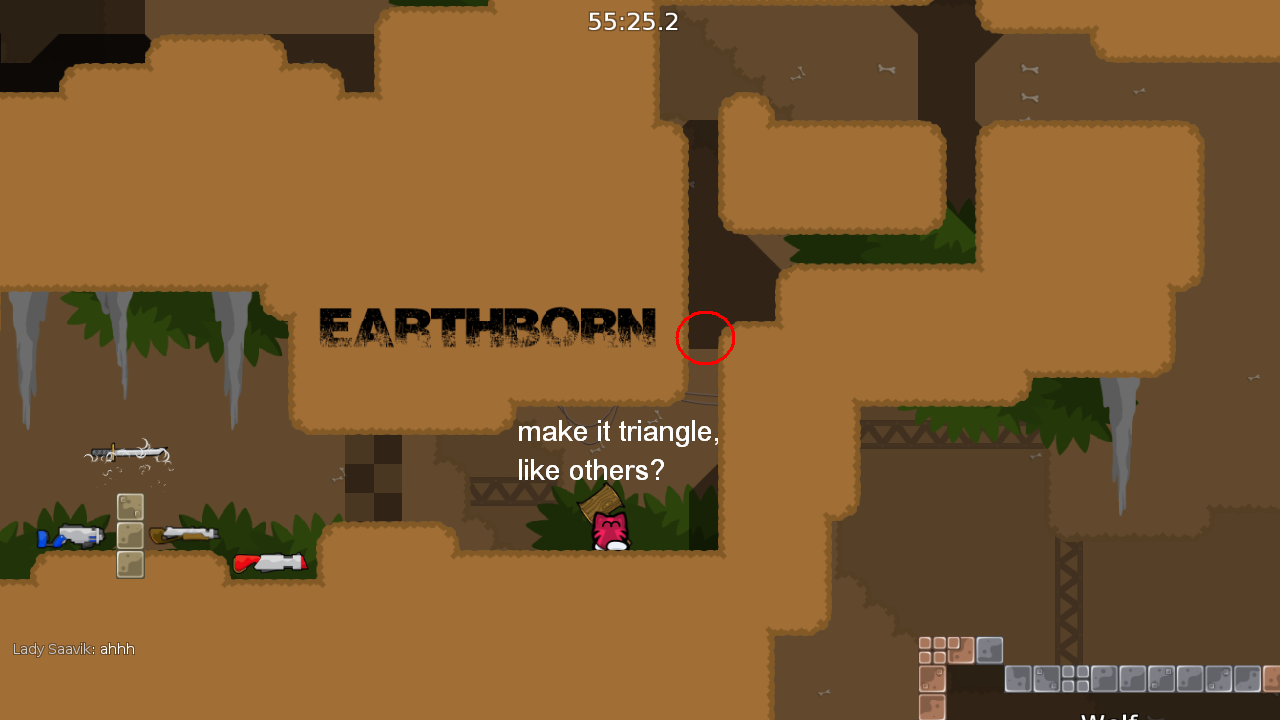Toggle the top crate in the stacked crate column
The image size is (1280, 720).
tap(129, 506)
